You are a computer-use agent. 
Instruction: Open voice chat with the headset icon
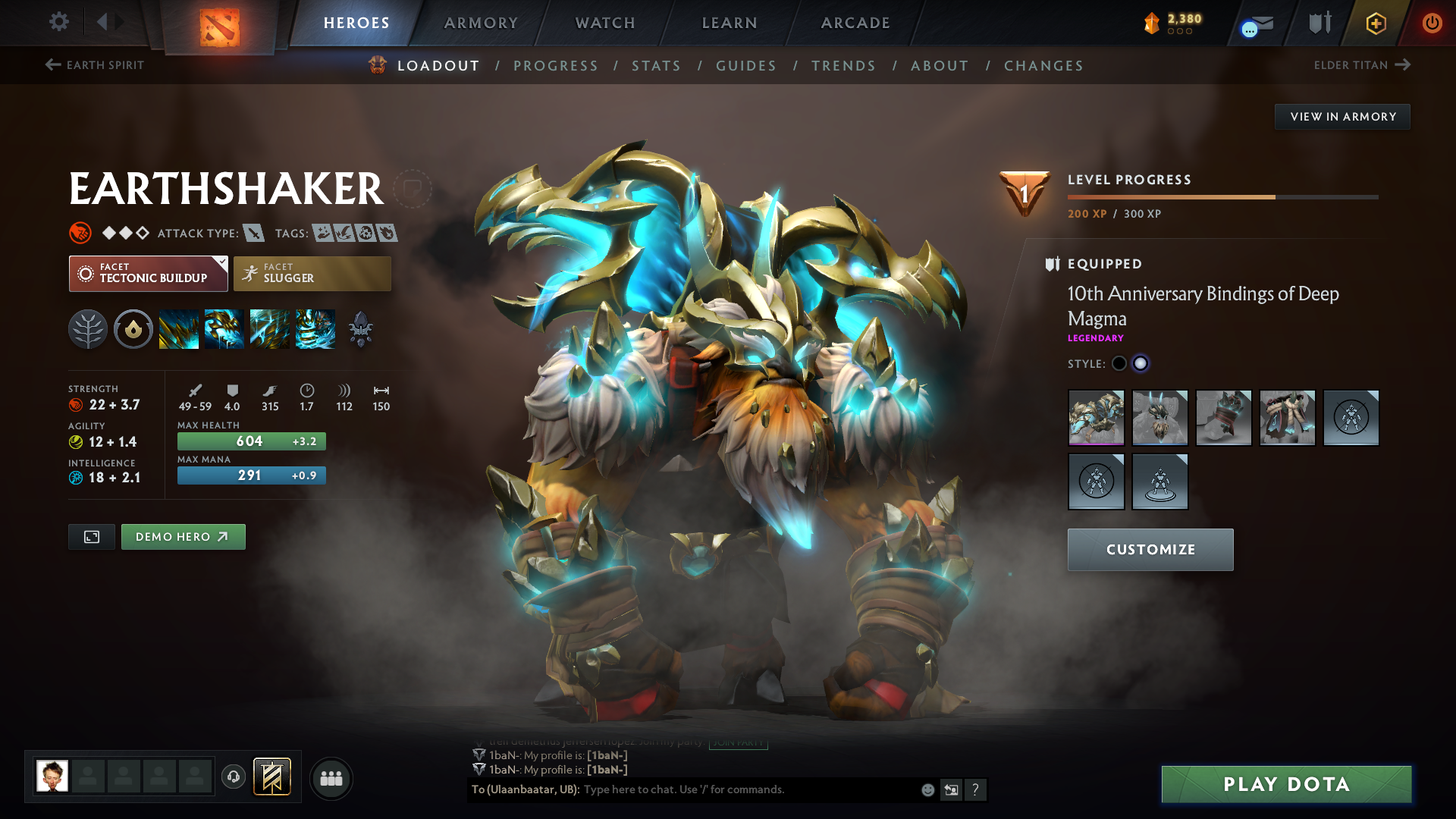coord(233,777)
